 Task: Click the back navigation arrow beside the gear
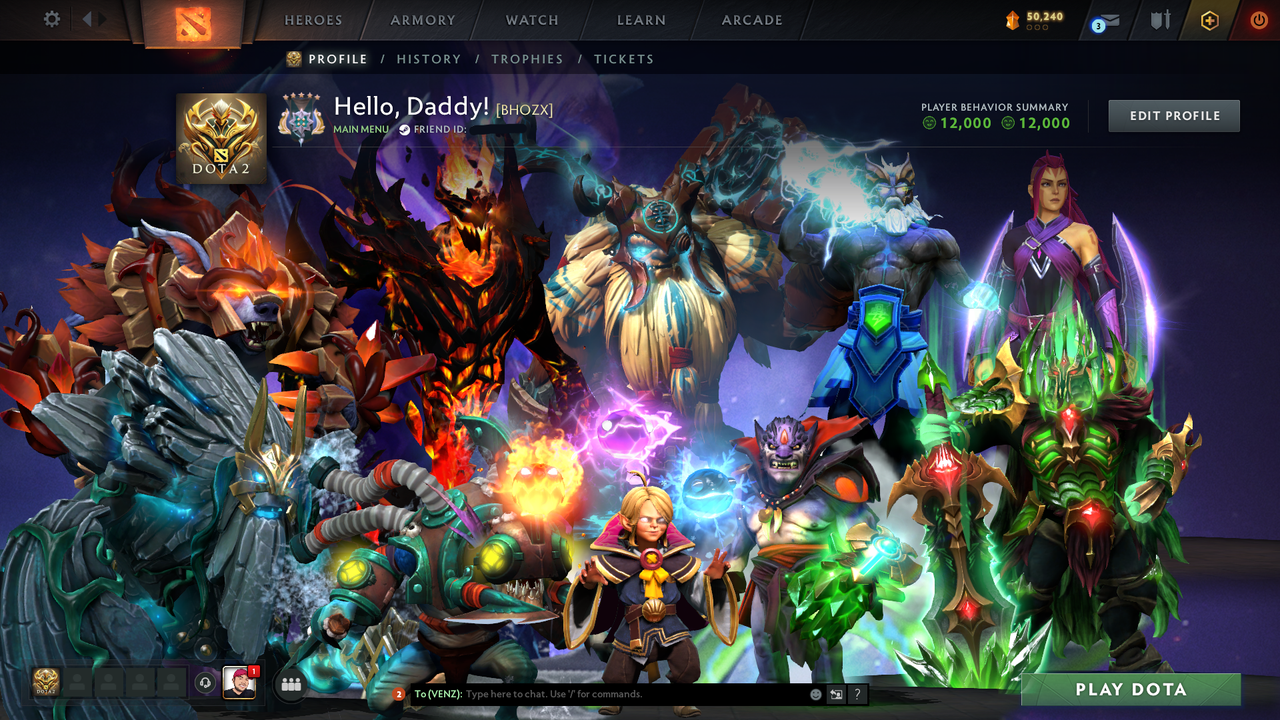(85, 19)
